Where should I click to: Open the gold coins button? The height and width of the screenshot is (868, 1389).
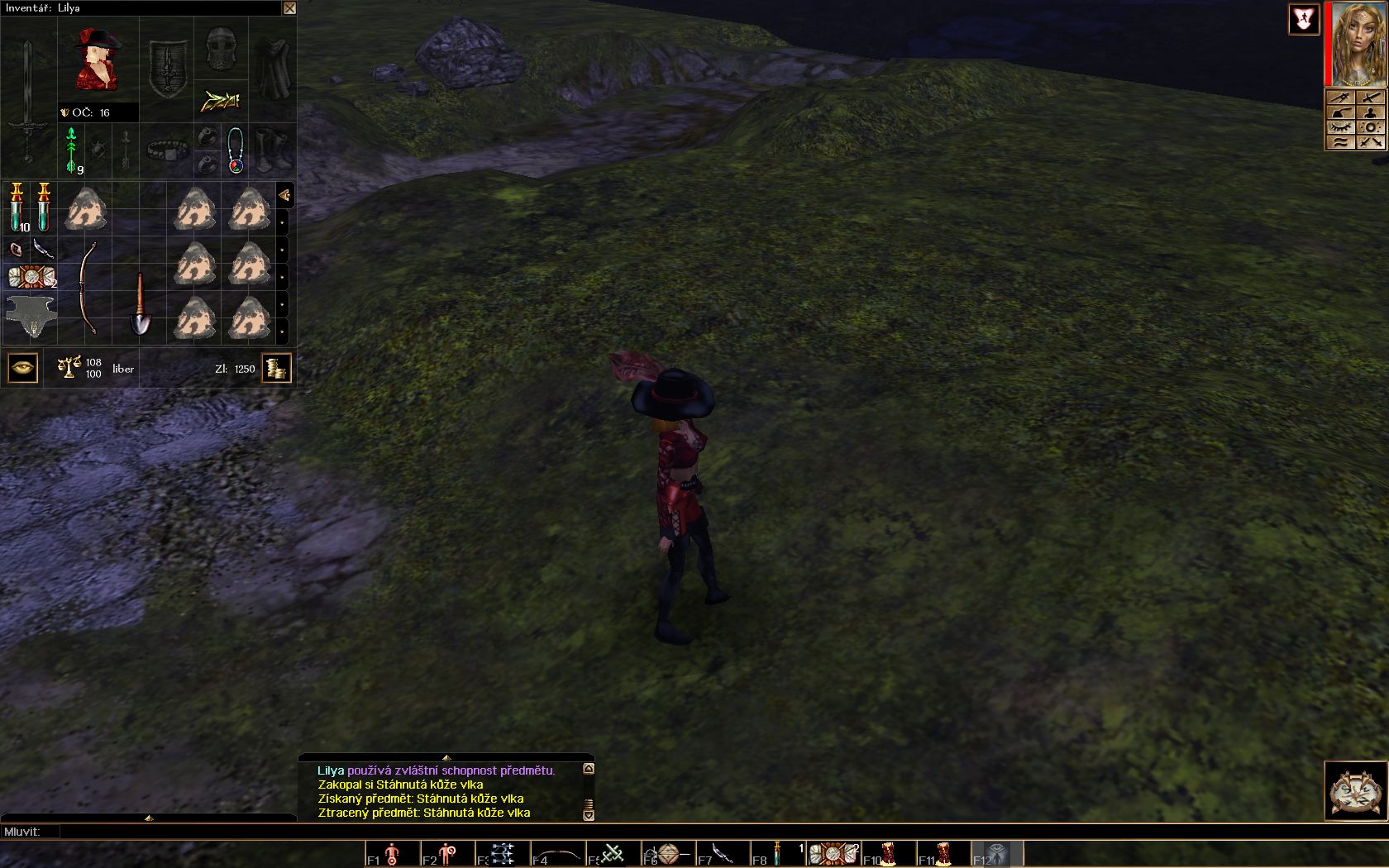[276, 368]
